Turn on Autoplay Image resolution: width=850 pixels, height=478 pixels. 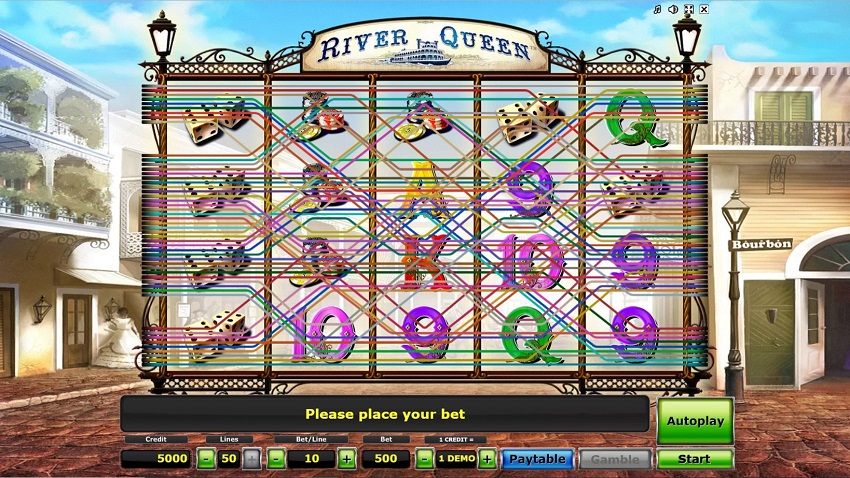pyautogui.click(x=695, y=421)
